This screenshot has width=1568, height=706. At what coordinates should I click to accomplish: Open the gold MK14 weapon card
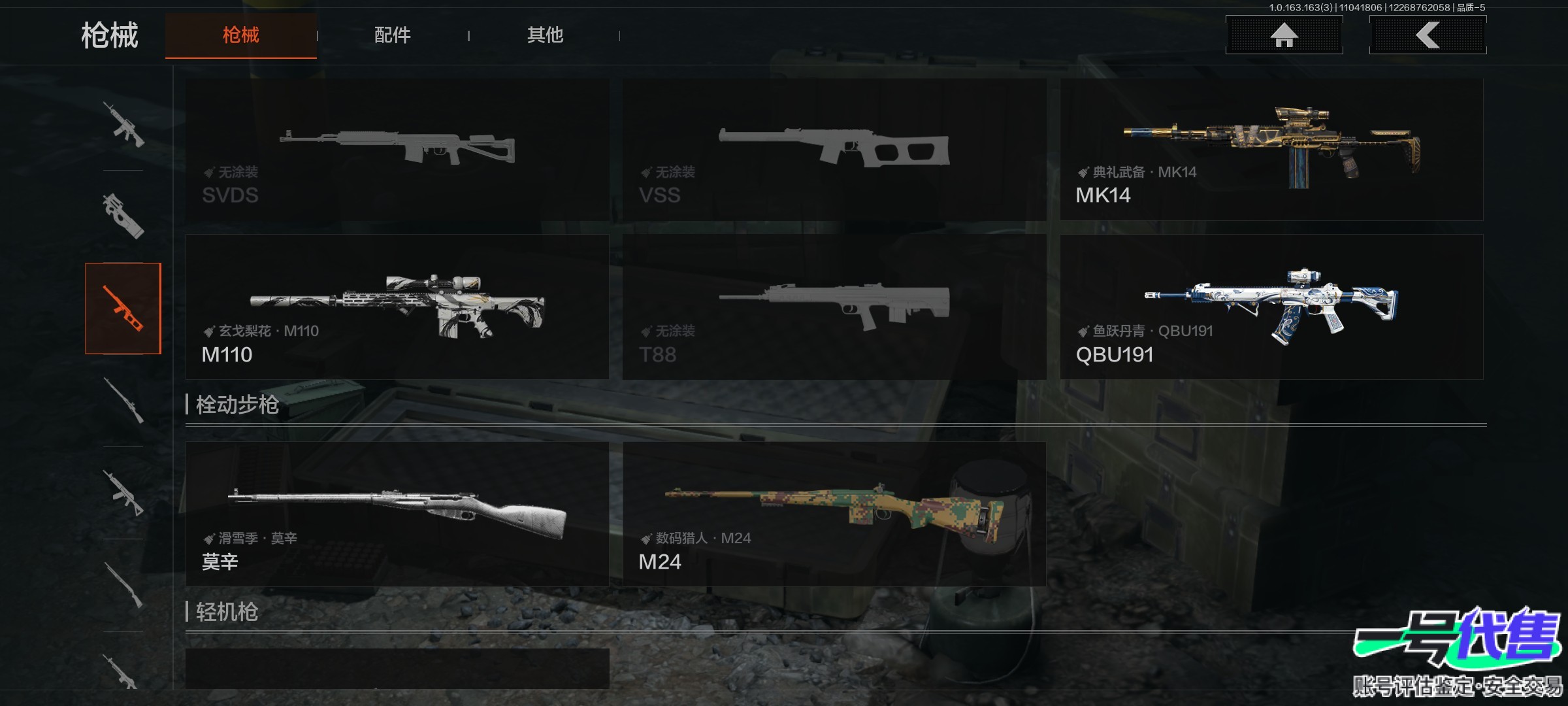(1271, 150)
